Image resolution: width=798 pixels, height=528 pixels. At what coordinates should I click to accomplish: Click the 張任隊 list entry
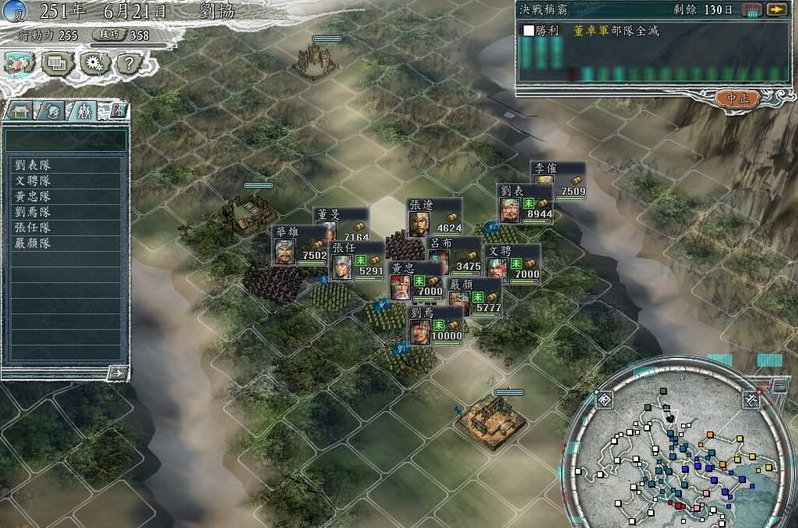pyautogui.click(x=34, y=228)
